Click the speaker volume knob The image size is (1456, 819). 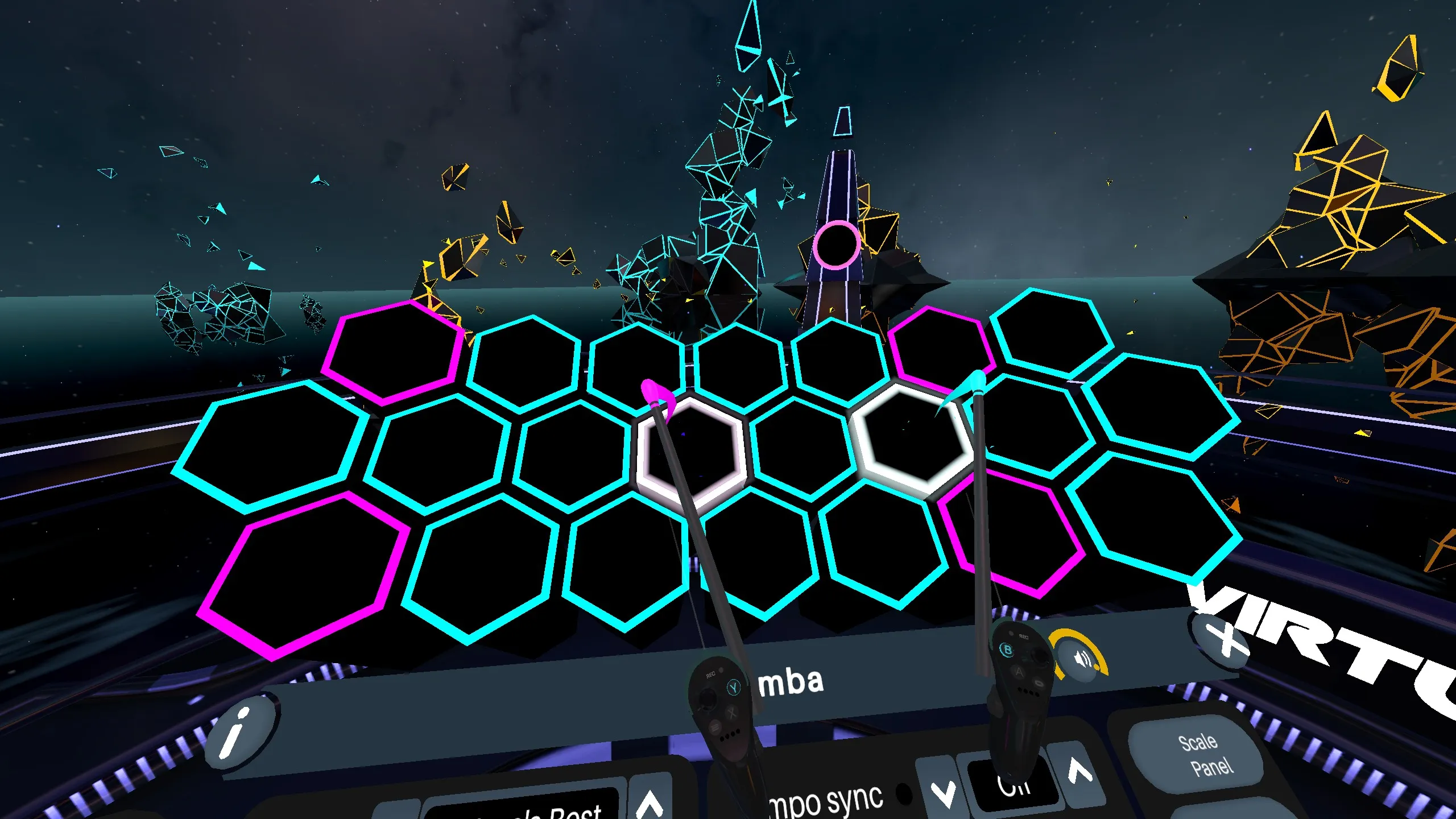1082,659
